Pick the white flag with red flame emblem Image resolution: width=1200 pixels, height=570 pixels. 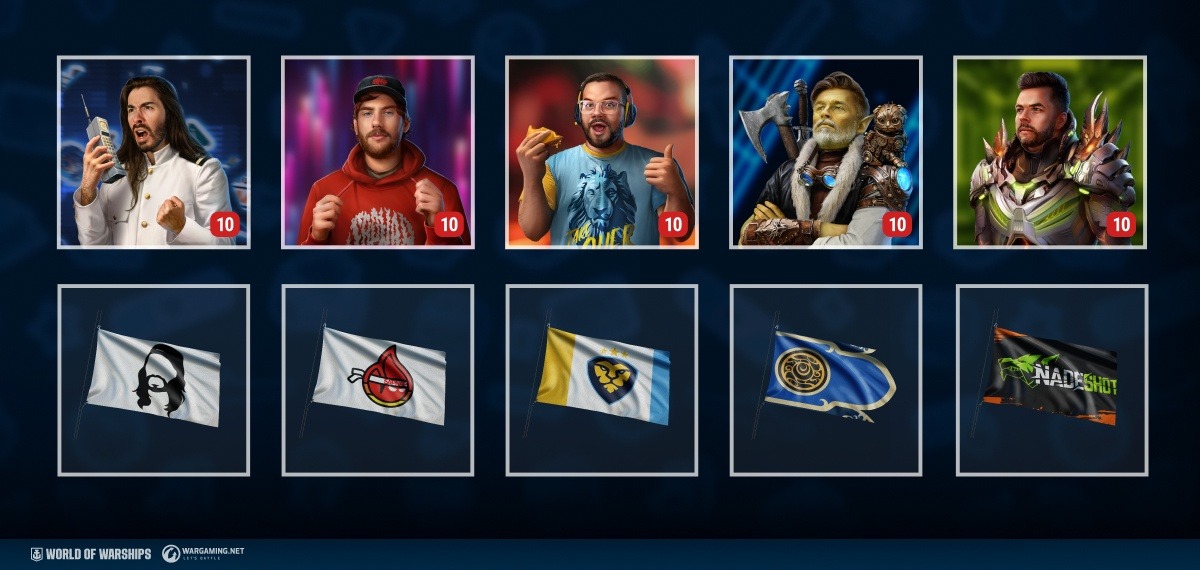tap(378, 380)
